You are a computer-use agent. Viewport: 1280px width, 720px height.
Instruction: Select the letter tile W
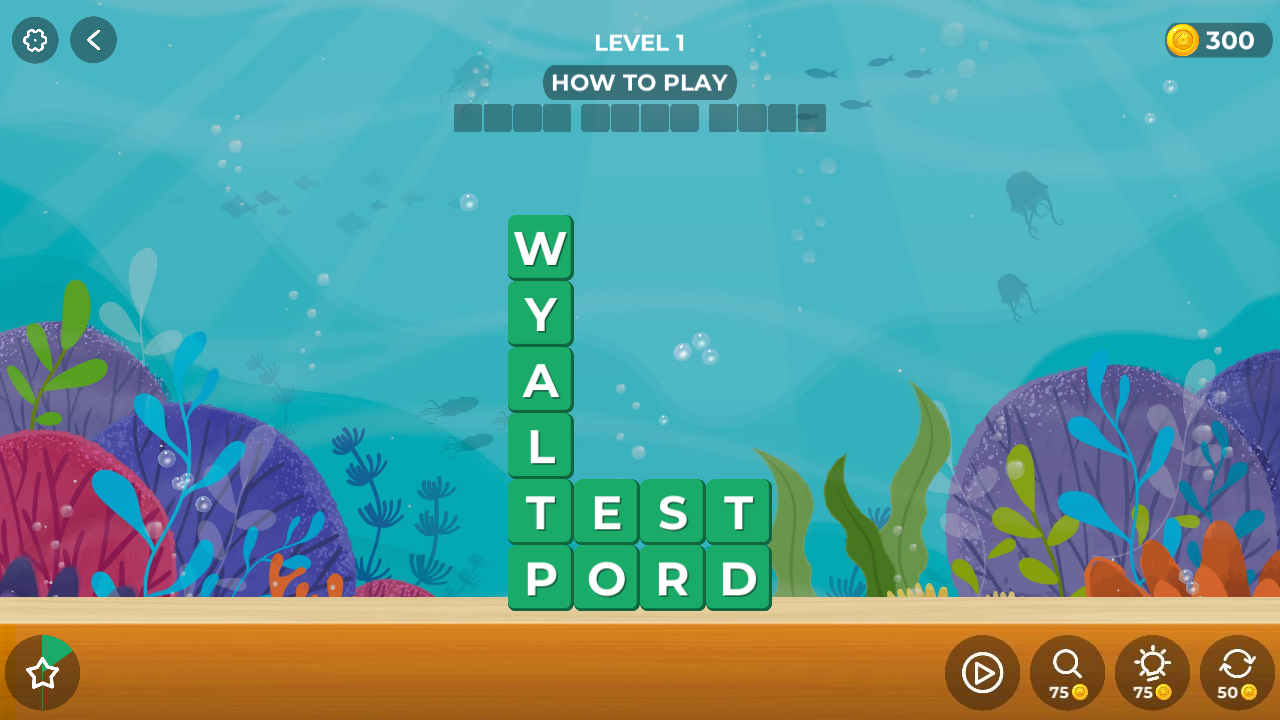point(540,247)
